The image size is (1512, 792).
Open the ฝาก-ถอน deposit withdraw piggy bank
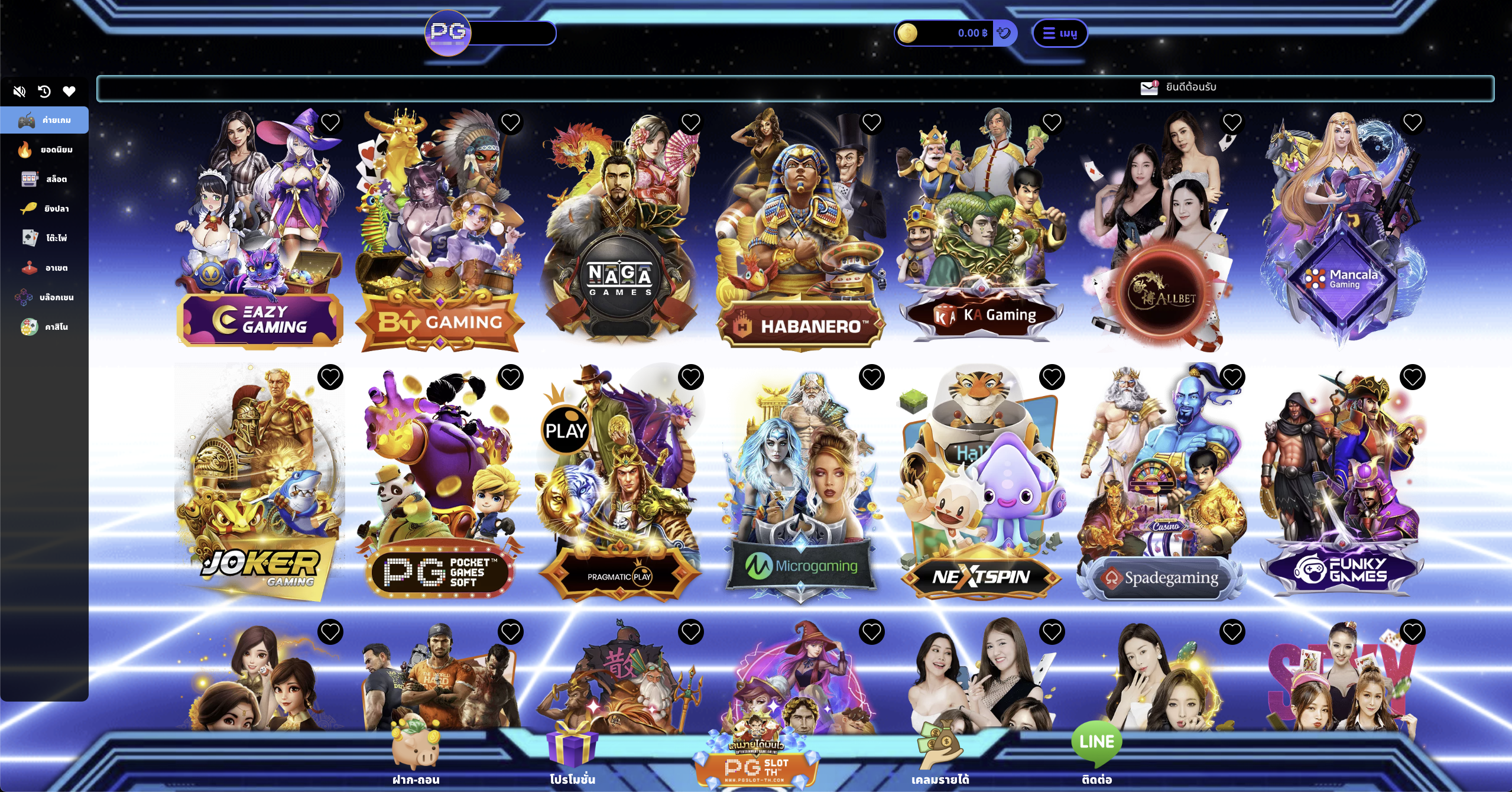(x=416, y=757)
